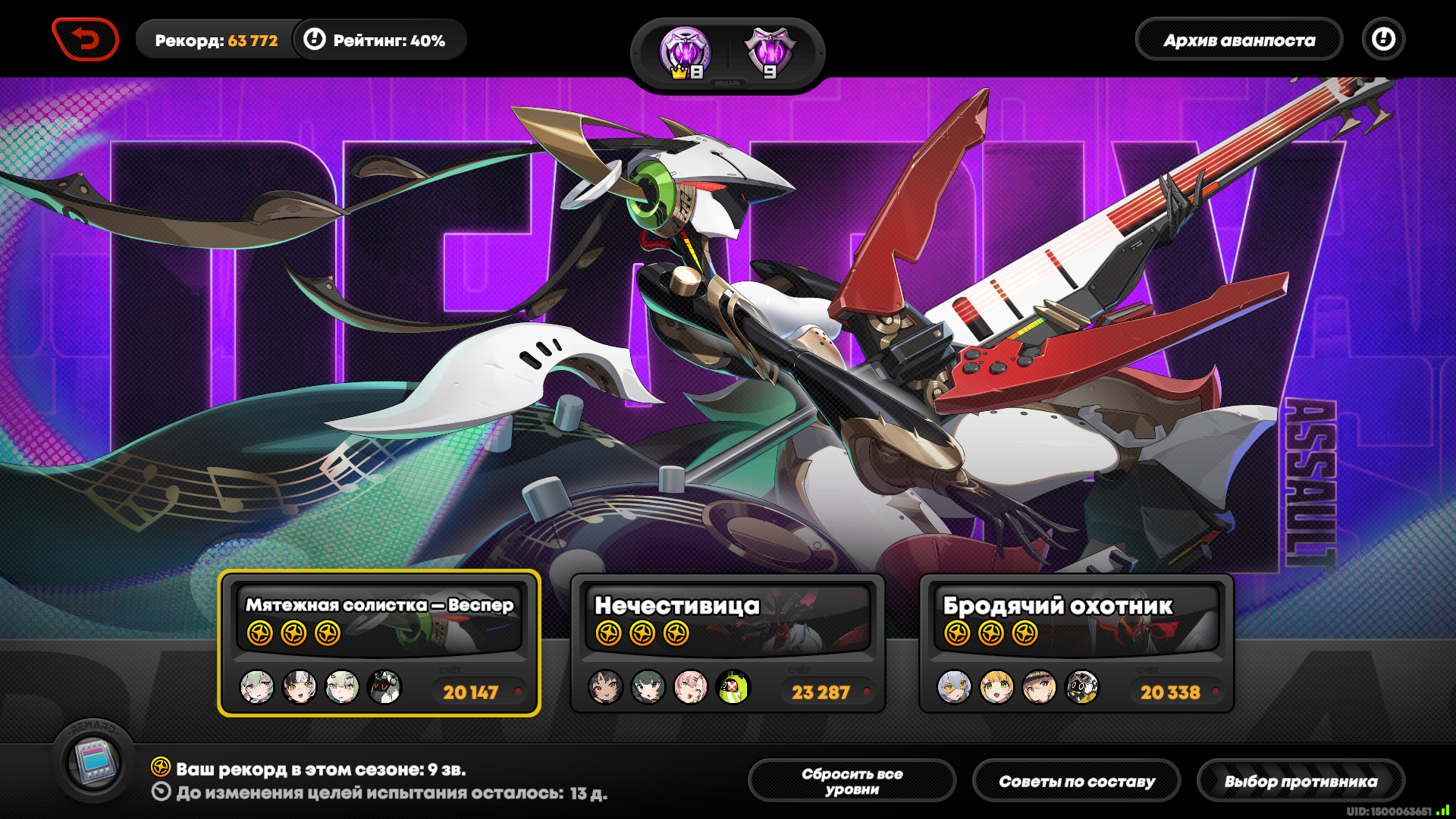
Task: Choose the Нечестивица boss card
Action: coord(727,642)
